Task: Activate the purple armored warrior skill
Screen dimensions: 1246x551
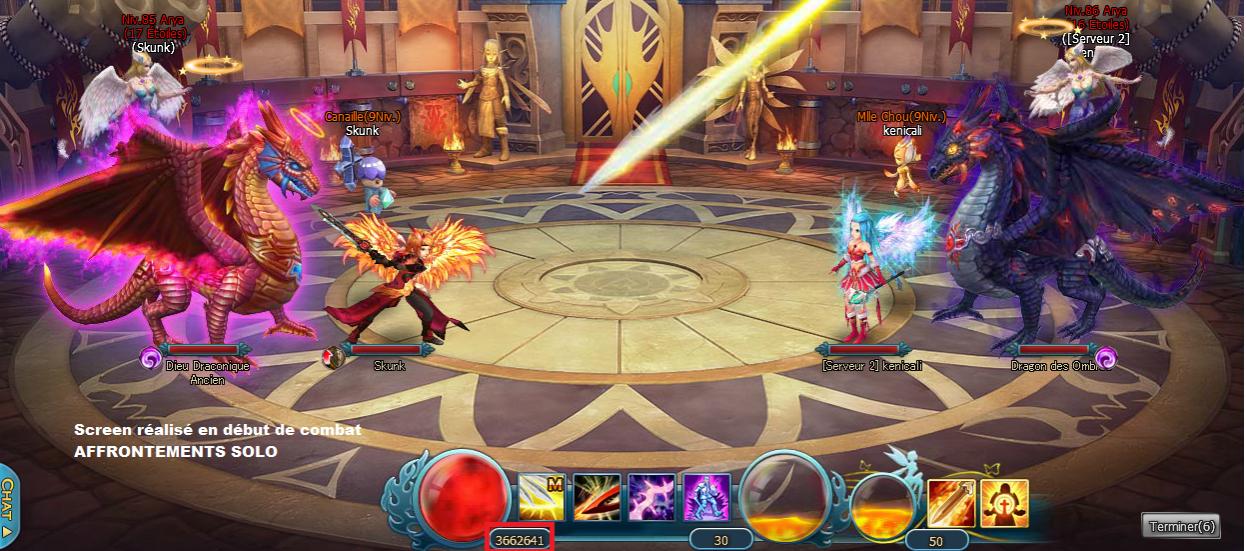Action: [x=706, y=497]
